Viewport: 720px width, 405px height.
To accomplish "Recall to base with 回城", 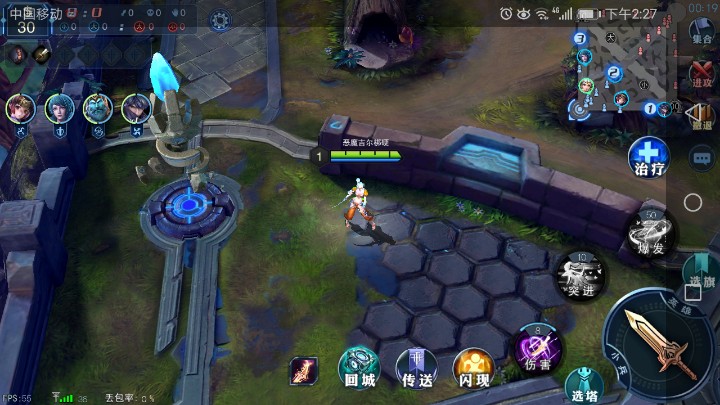I will click(x=359, y=367).
